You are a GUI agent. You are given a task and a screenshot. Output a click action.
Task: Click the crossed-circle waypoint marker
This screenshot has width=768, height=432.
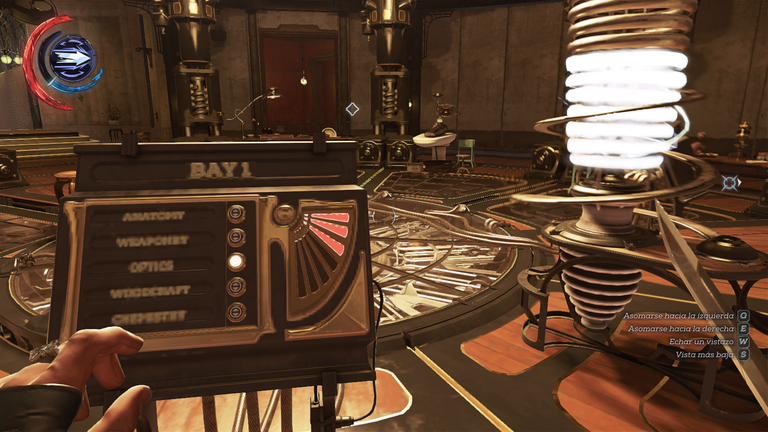731,183
